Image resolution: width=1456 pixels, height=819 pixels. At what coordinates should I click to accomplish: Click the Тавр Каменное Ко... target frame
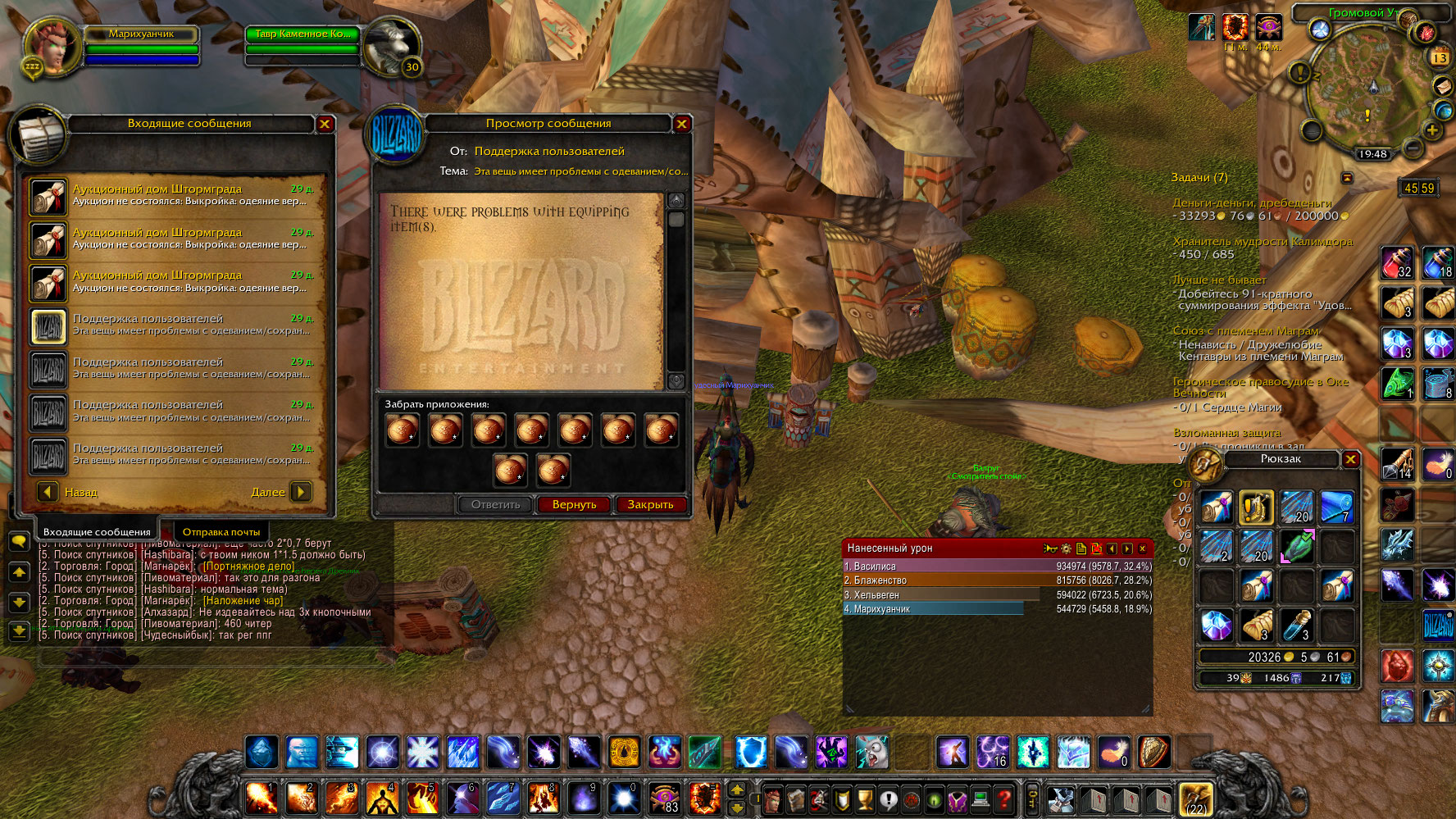(303, 34)
